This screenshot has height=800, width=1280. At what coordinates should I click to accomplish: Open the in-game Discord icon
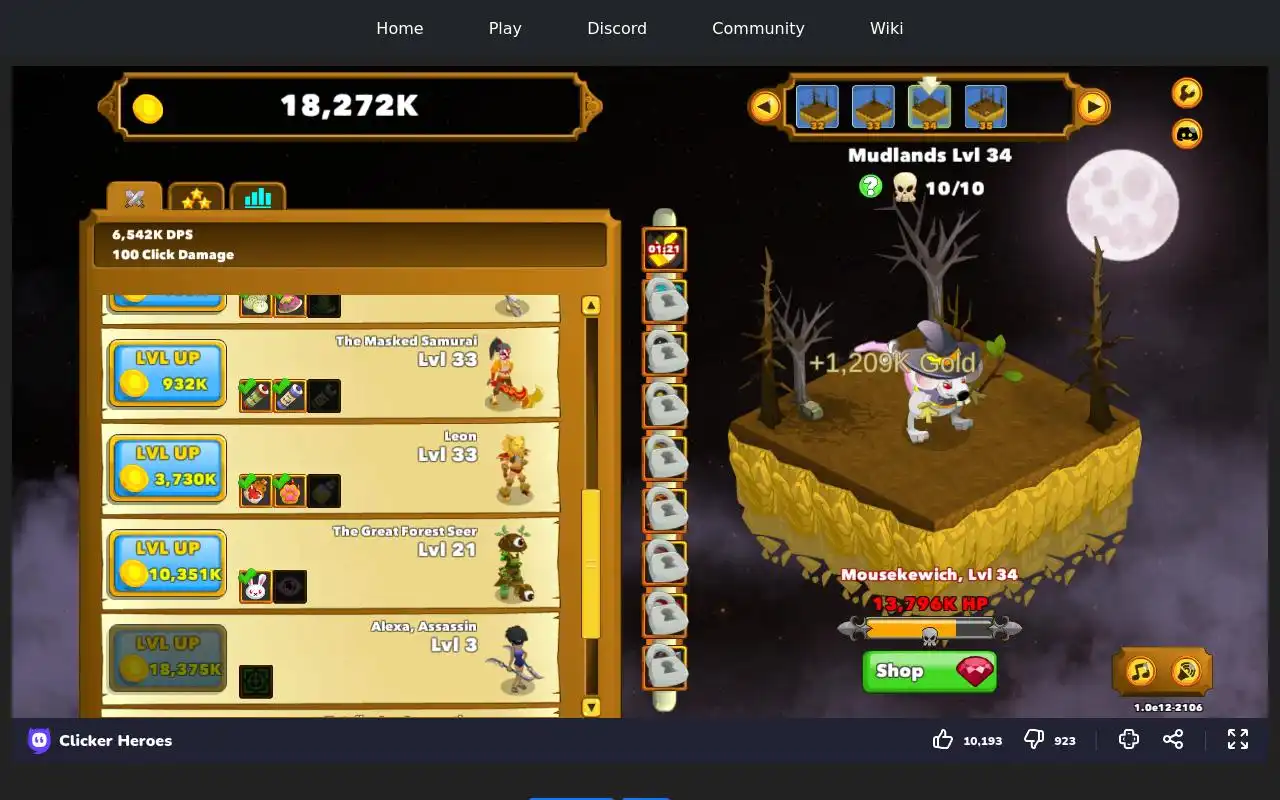[x=1187, y=133]
